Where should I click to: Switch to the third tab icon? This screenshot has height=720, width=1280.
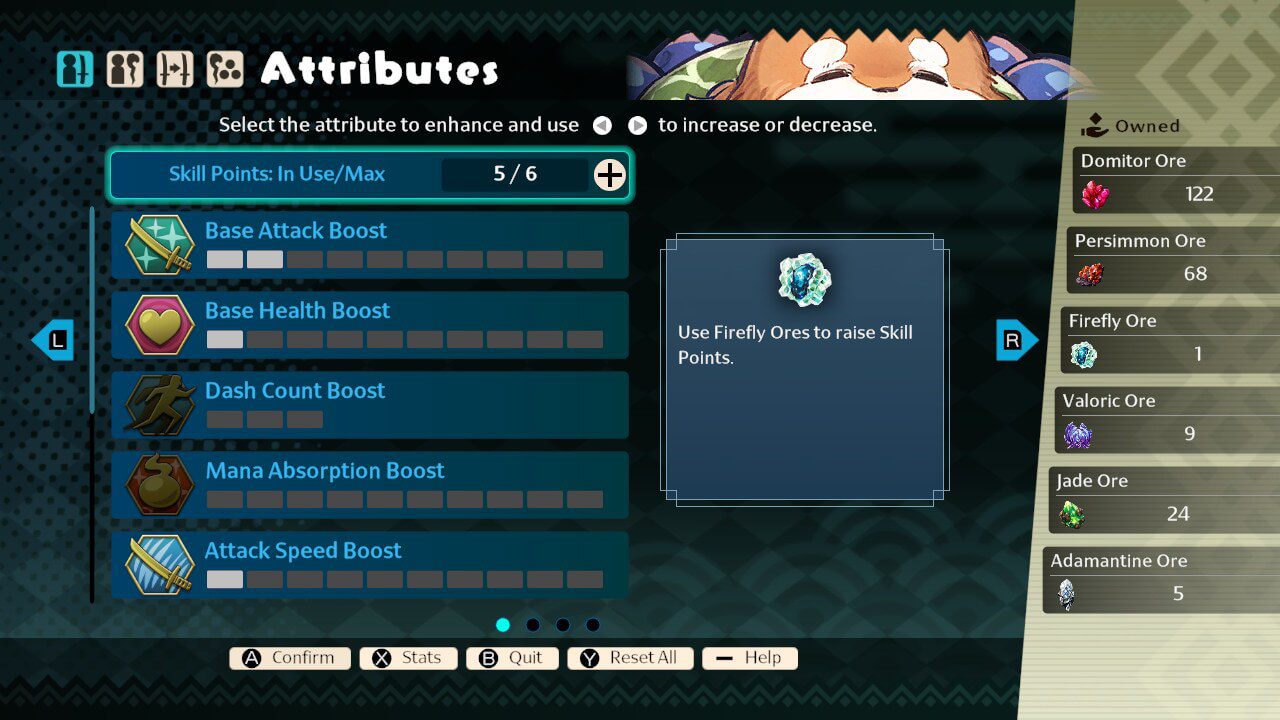(x=175, y=70)
